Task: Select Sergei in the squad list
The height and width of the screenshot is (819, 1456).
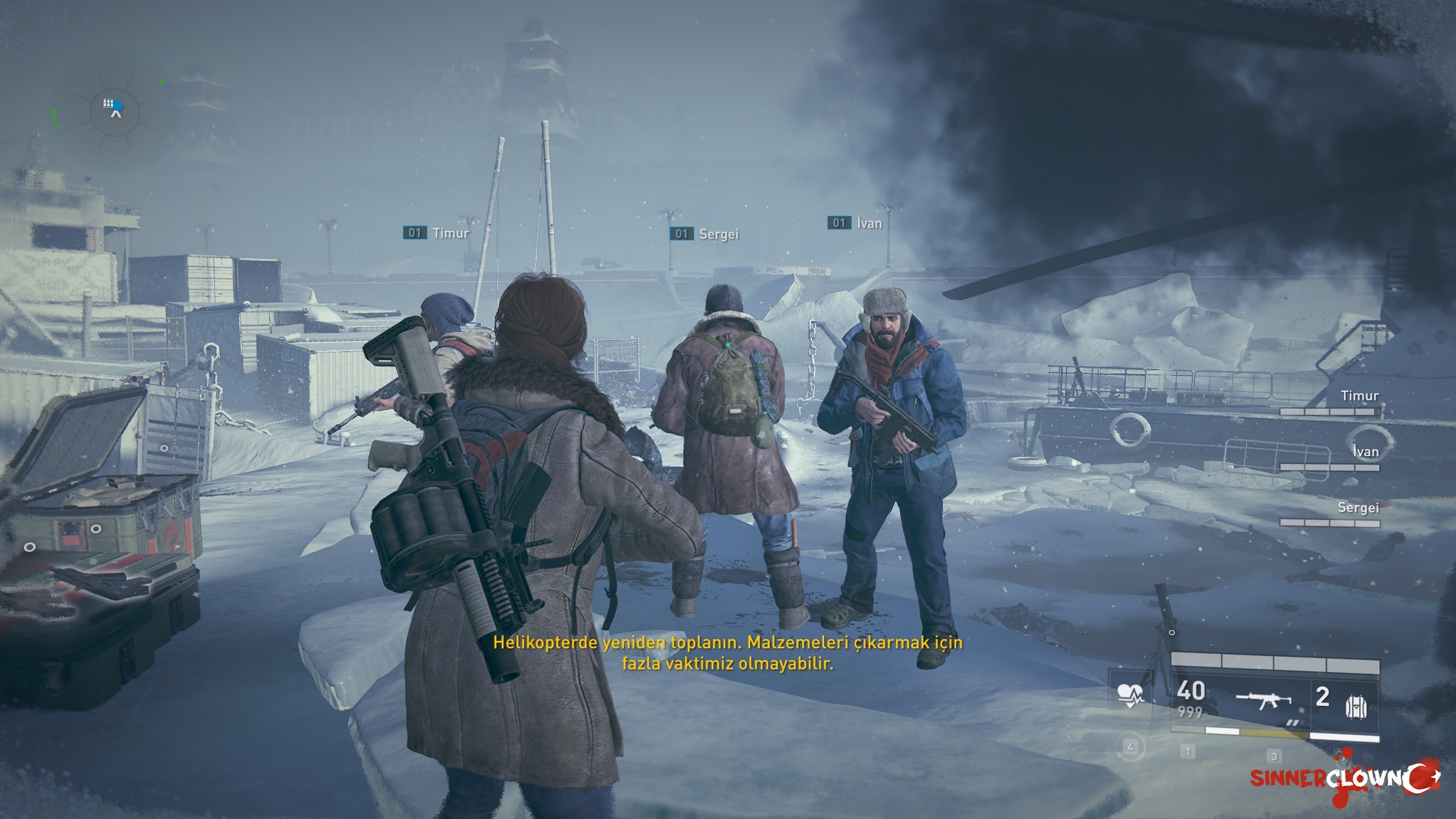Action: [x=1358, y=507]
